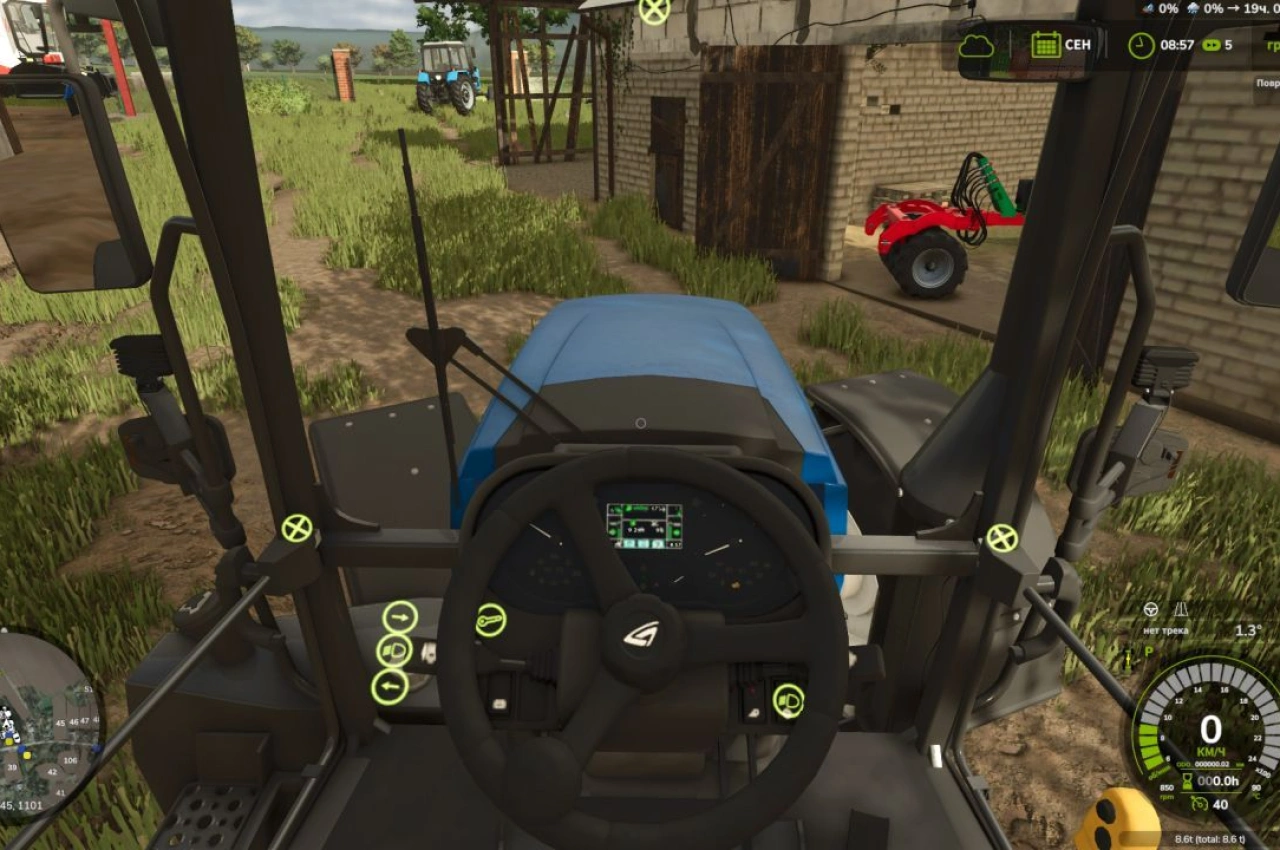Toggle the left turn signal arrow indicator
This screenshot has height=850, width=1280.
point(392,686)
